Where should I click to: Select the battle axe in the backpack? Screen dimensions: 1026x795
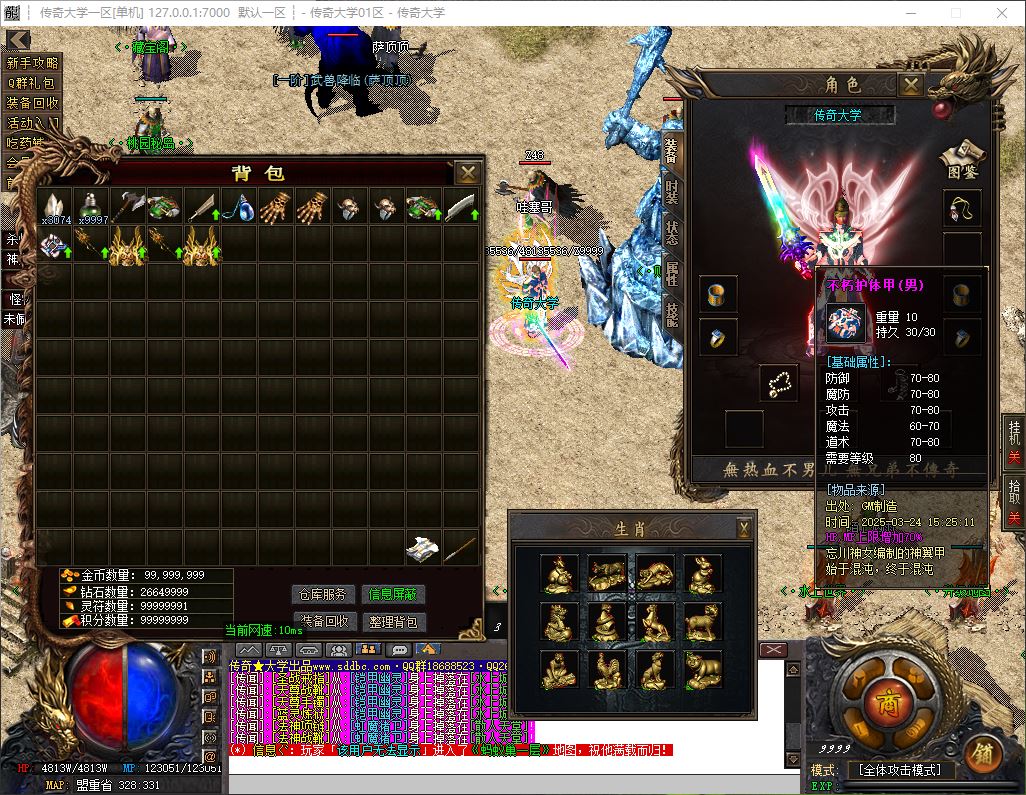click(x=129, y=207)
